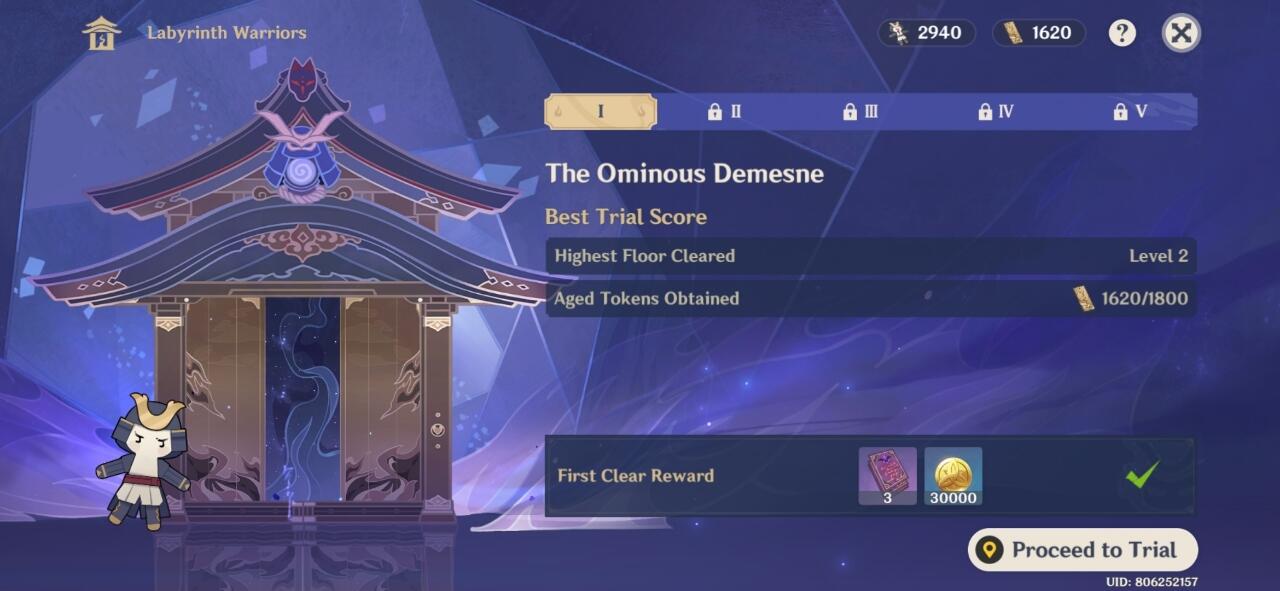Image resolution: width=1280 pixels, height=591 pixels.
Task: Select locked domain tab V
Action: [1130, 112]
